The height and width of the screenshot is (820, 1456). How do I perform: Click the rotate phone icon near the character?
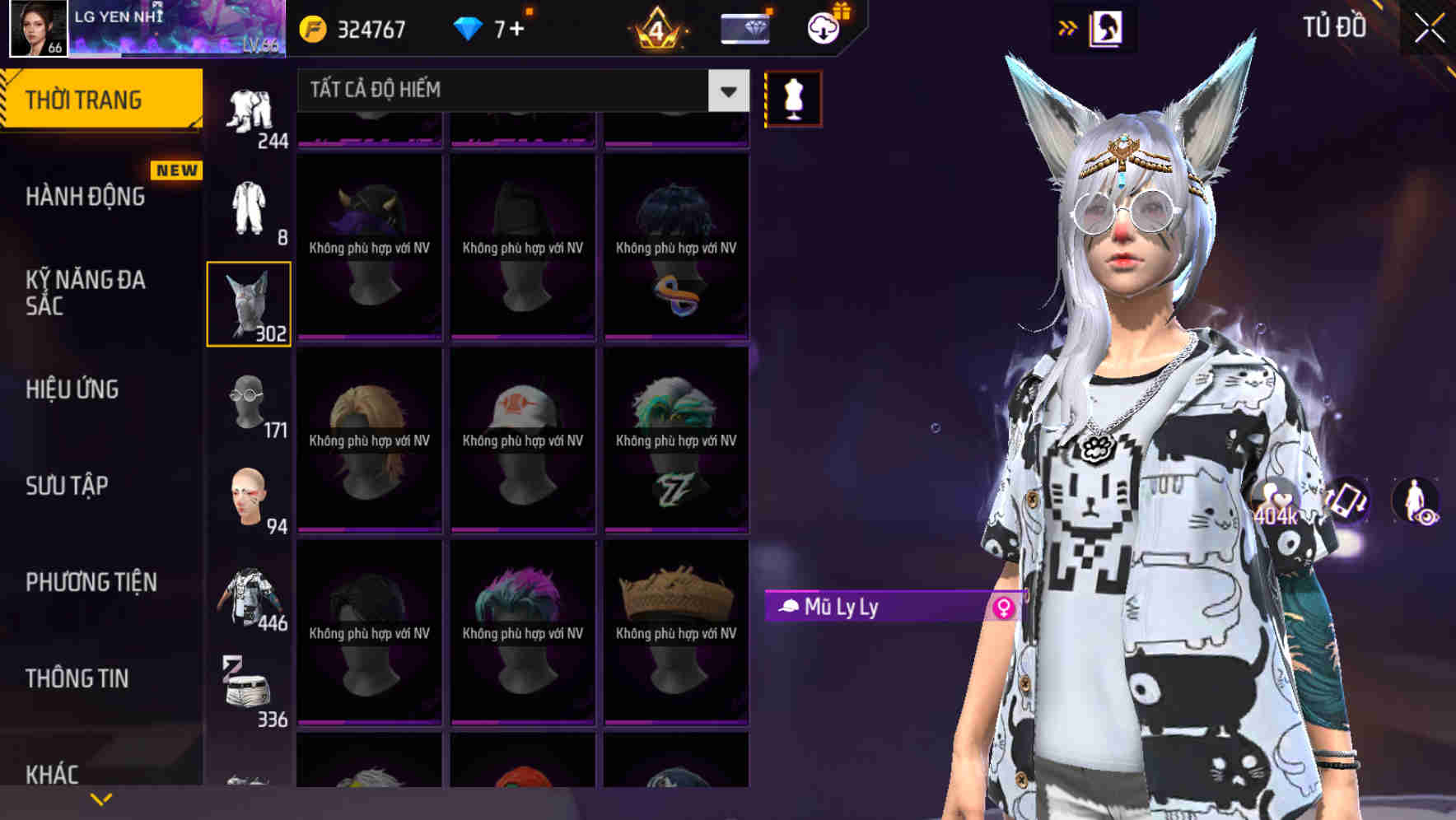click(1346, 502)
